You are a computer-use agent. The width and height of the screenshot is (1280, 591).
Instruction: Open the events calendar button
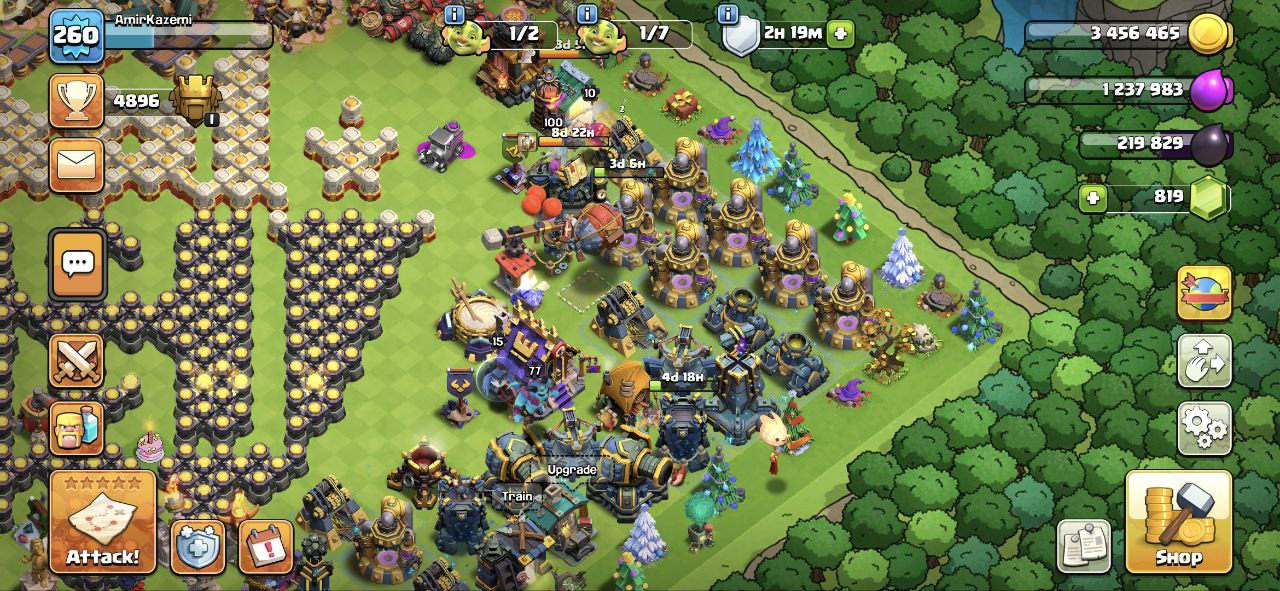click(266, 547)
